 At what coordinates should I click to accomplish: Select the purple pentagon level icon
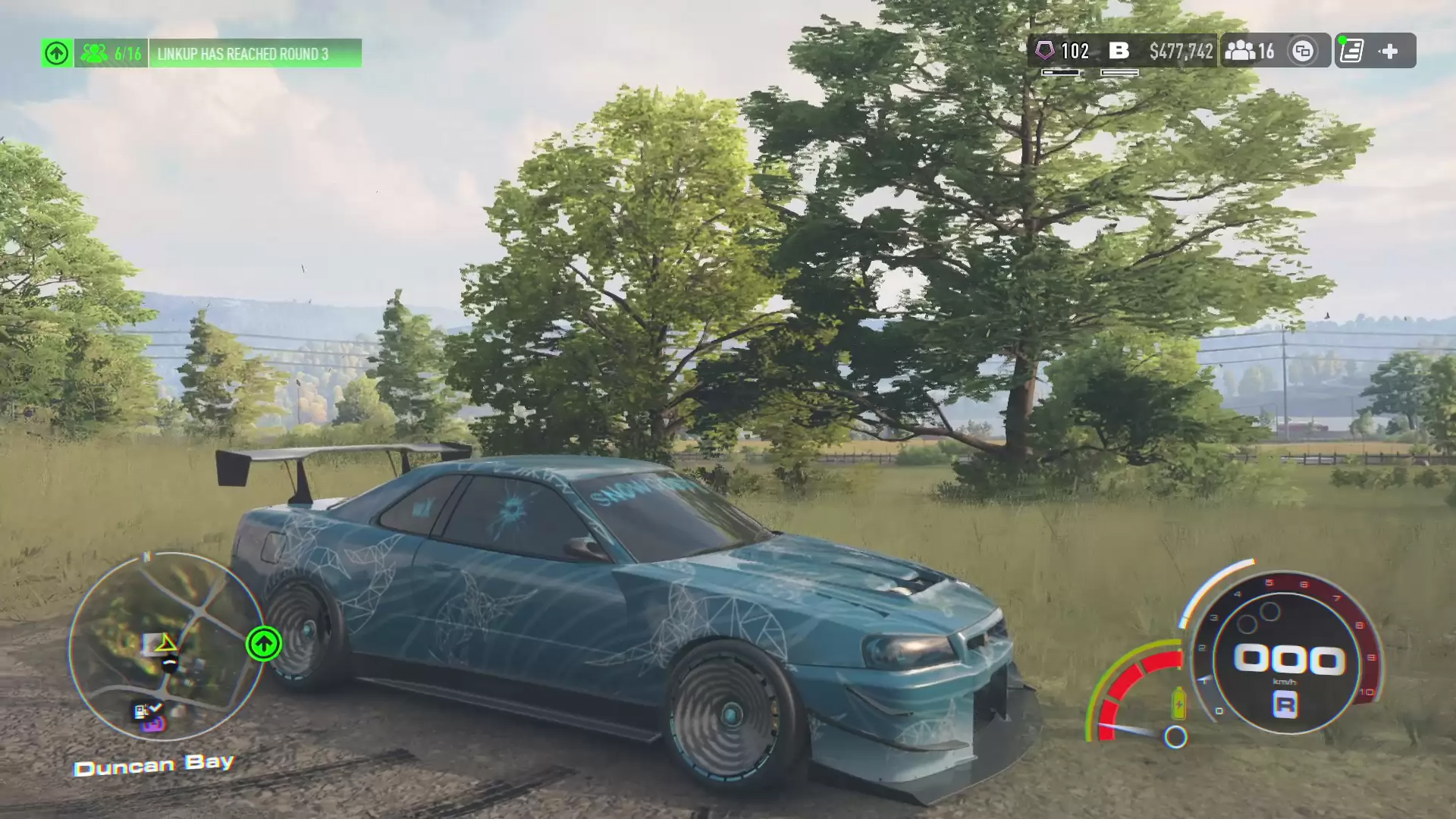(x=1045, y=51)
